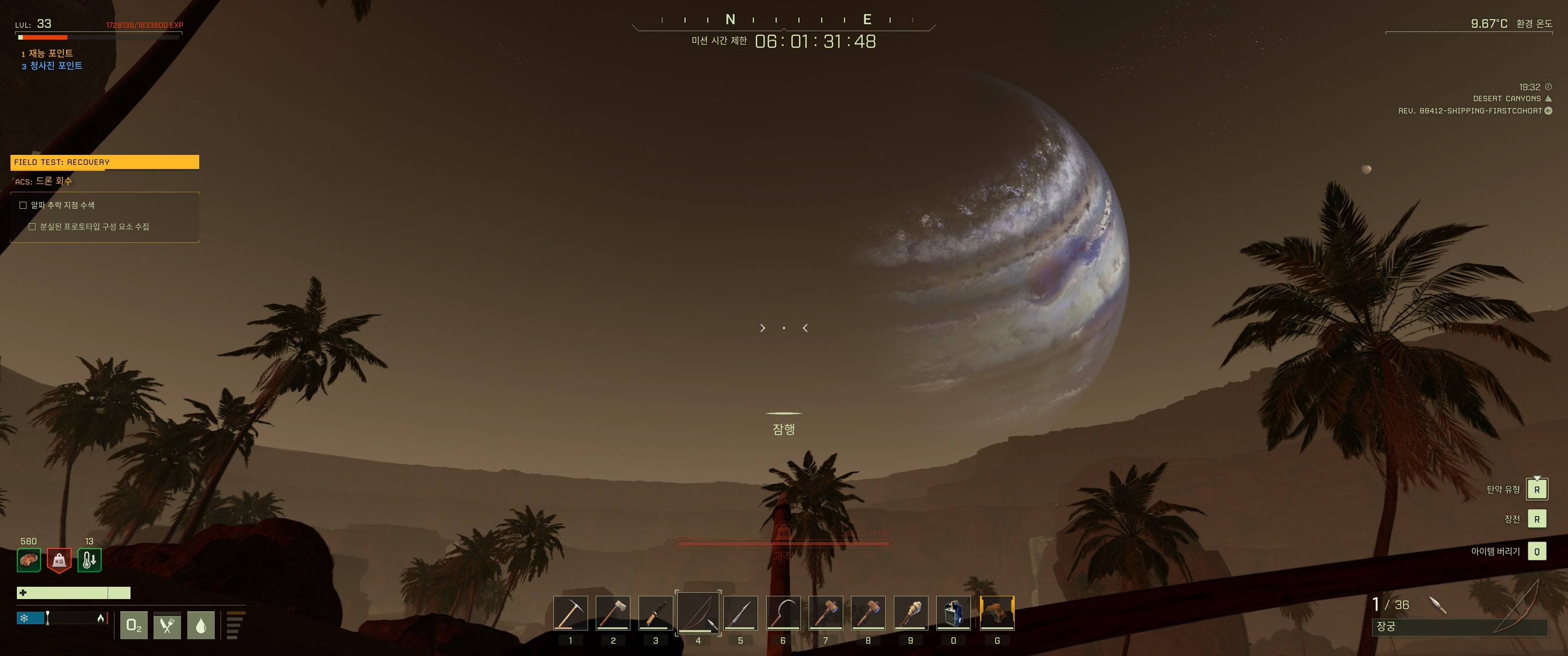Click the orange-framed G quick slot
1568x656 pixels.
click(x=997, y=613)
